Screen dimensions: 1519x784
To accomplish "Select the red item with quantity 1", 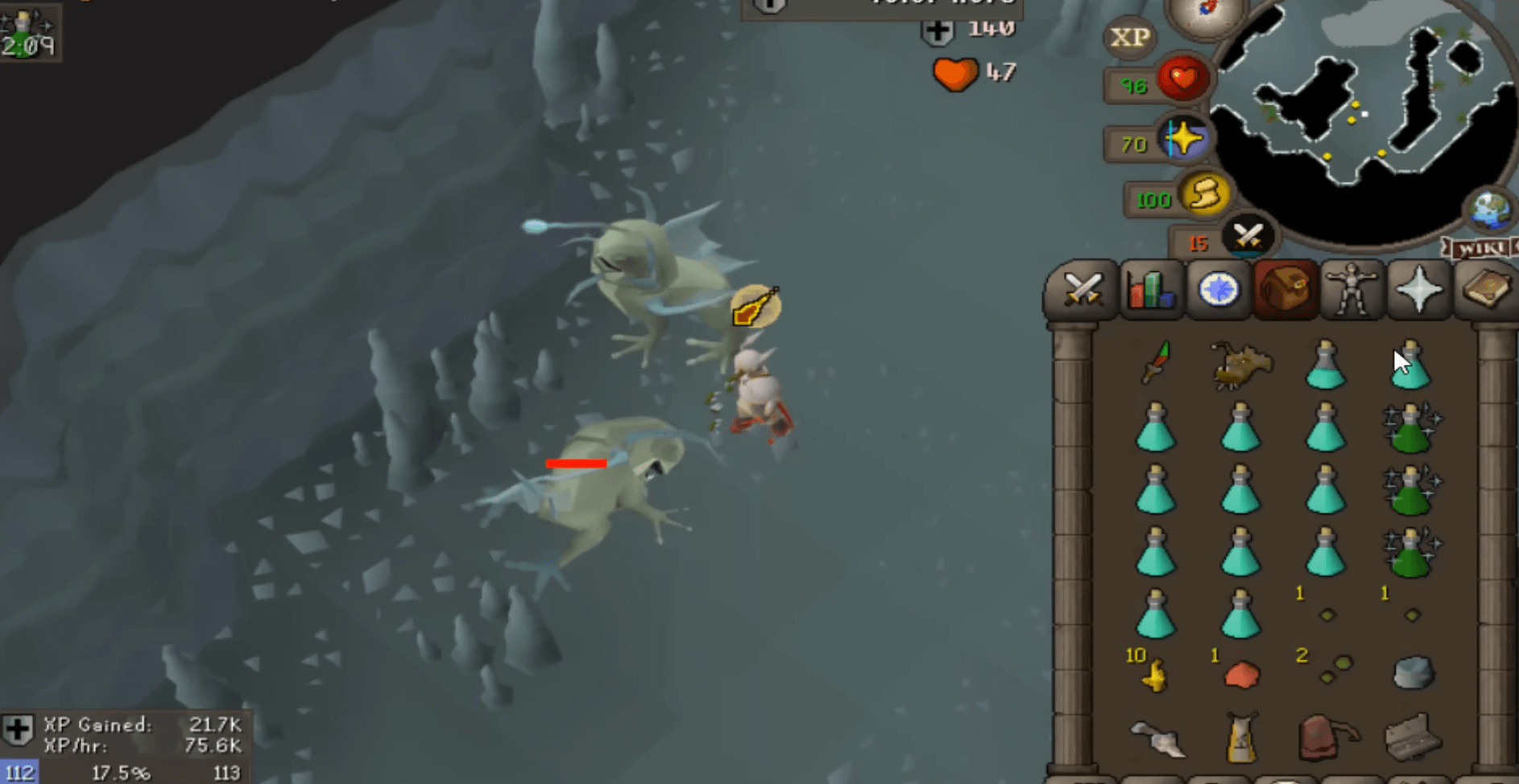I will point(1241,675).
